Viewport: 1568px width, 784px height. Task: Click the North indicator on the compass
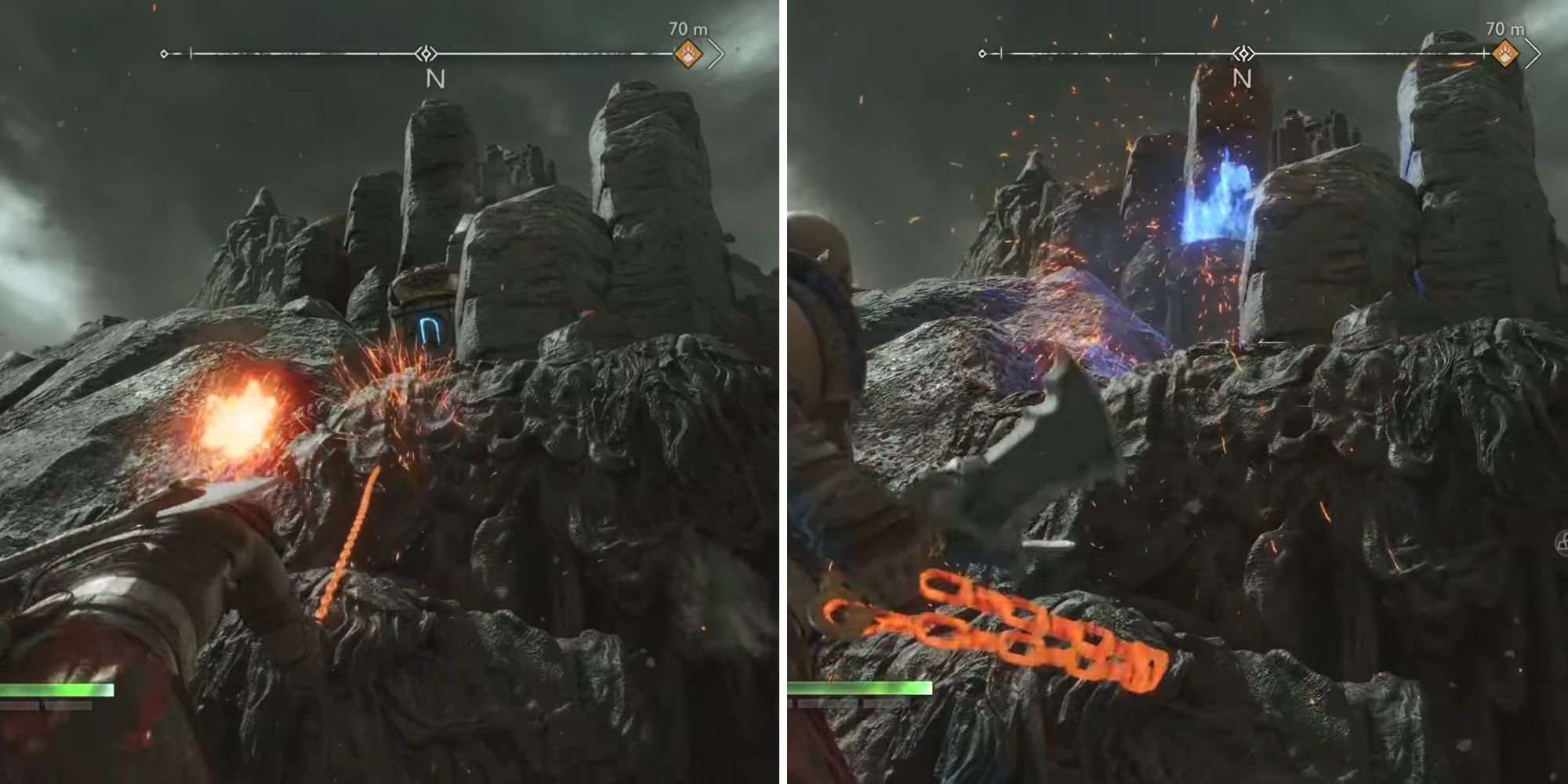(437, 78)
